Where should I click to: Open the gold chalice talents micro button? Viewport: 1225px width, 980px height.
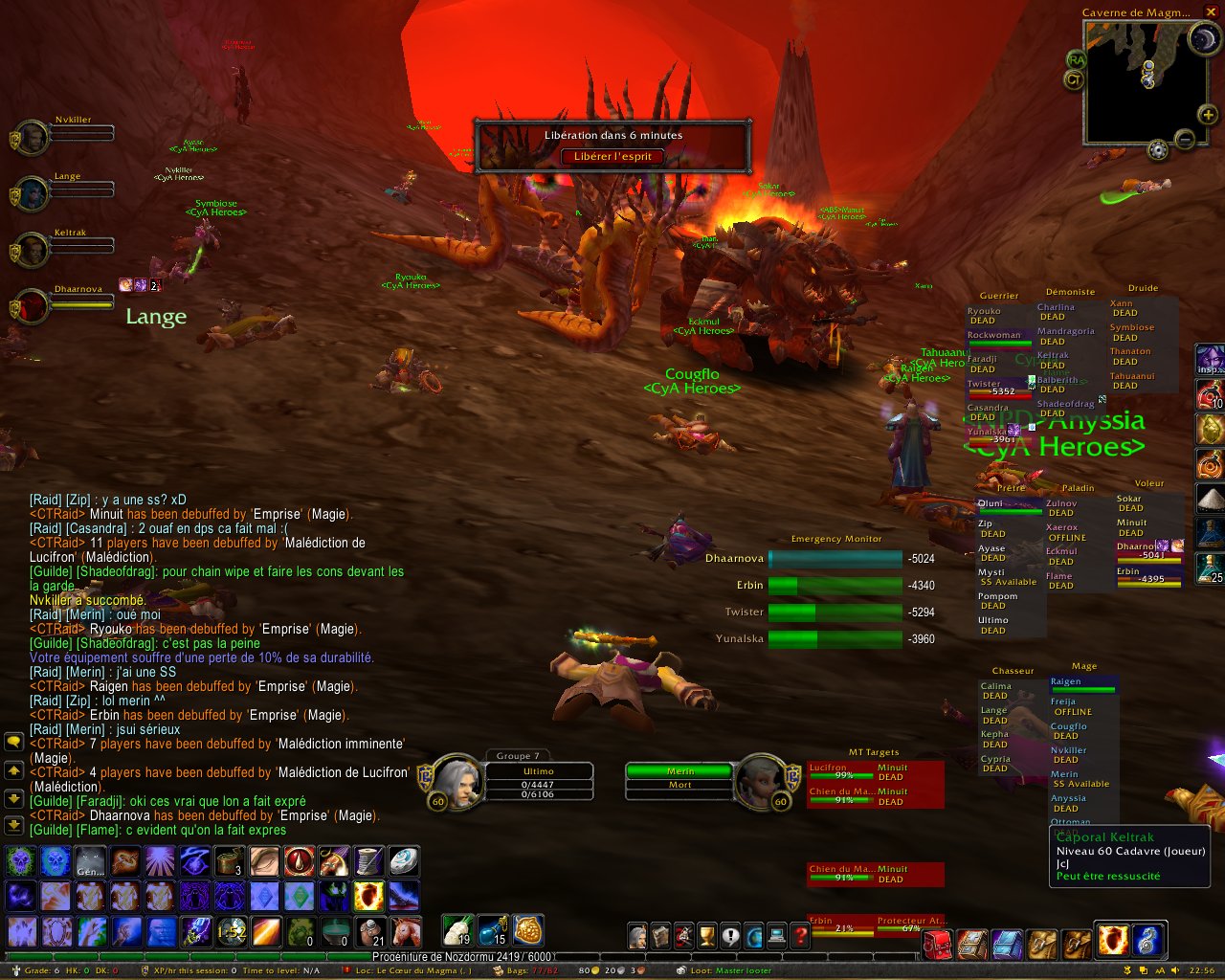(x=707, y=936)
